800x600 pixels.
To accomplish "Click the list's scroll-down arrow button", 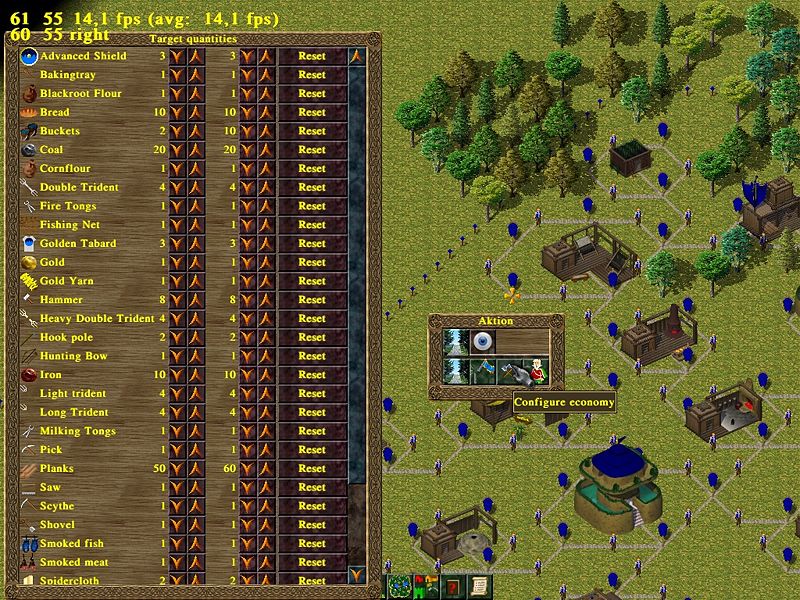I will (356, 574).
